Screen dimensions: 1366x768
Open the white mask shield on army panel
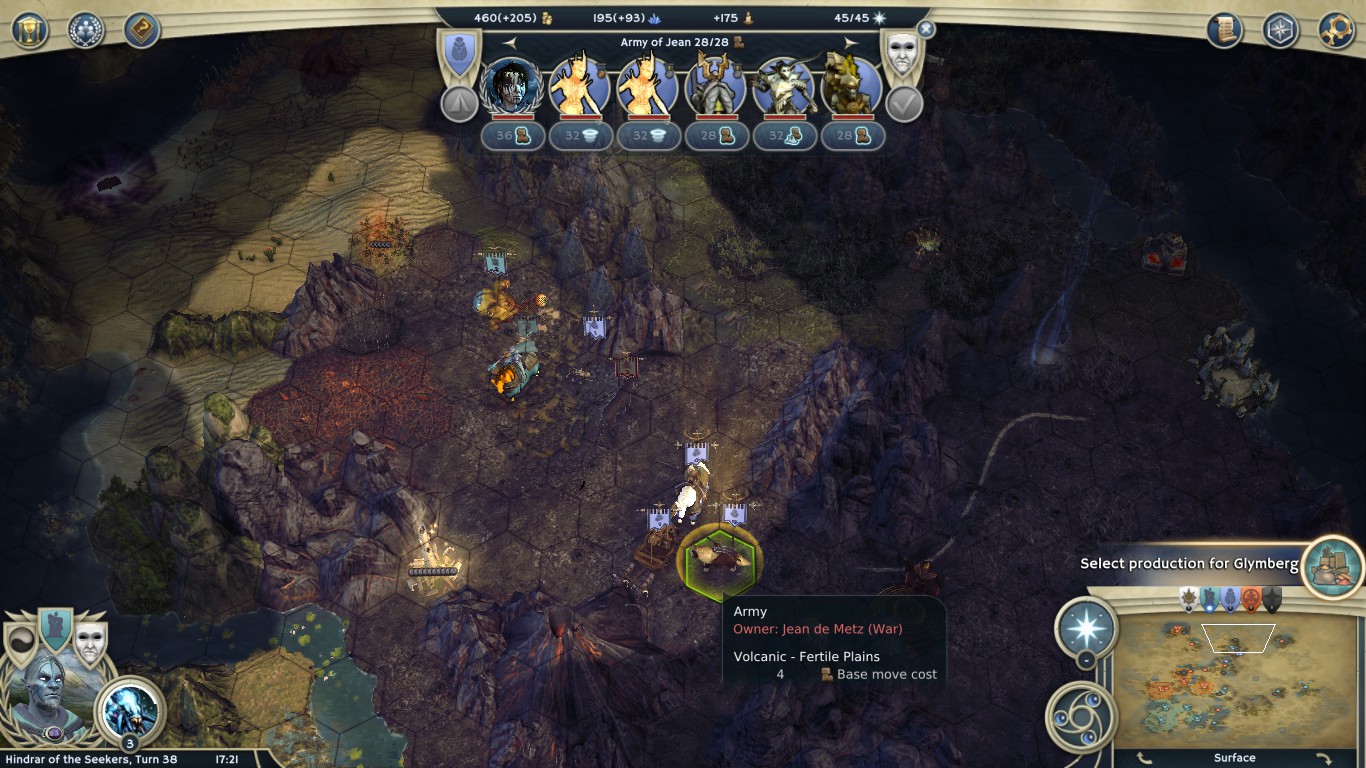point(900,54)
